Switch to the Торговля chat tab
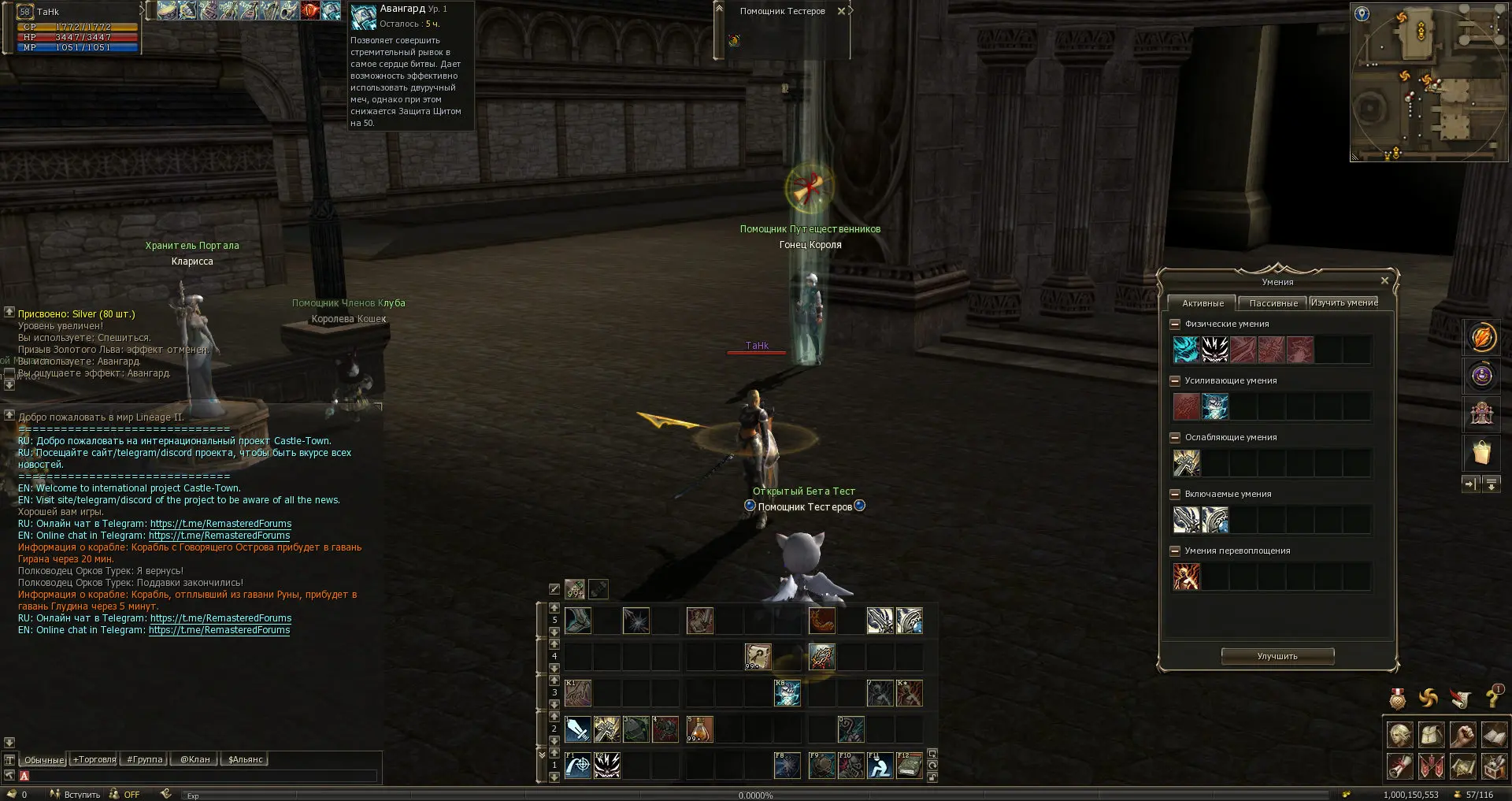Viewport: 1512px width, 801px height. 94,760
